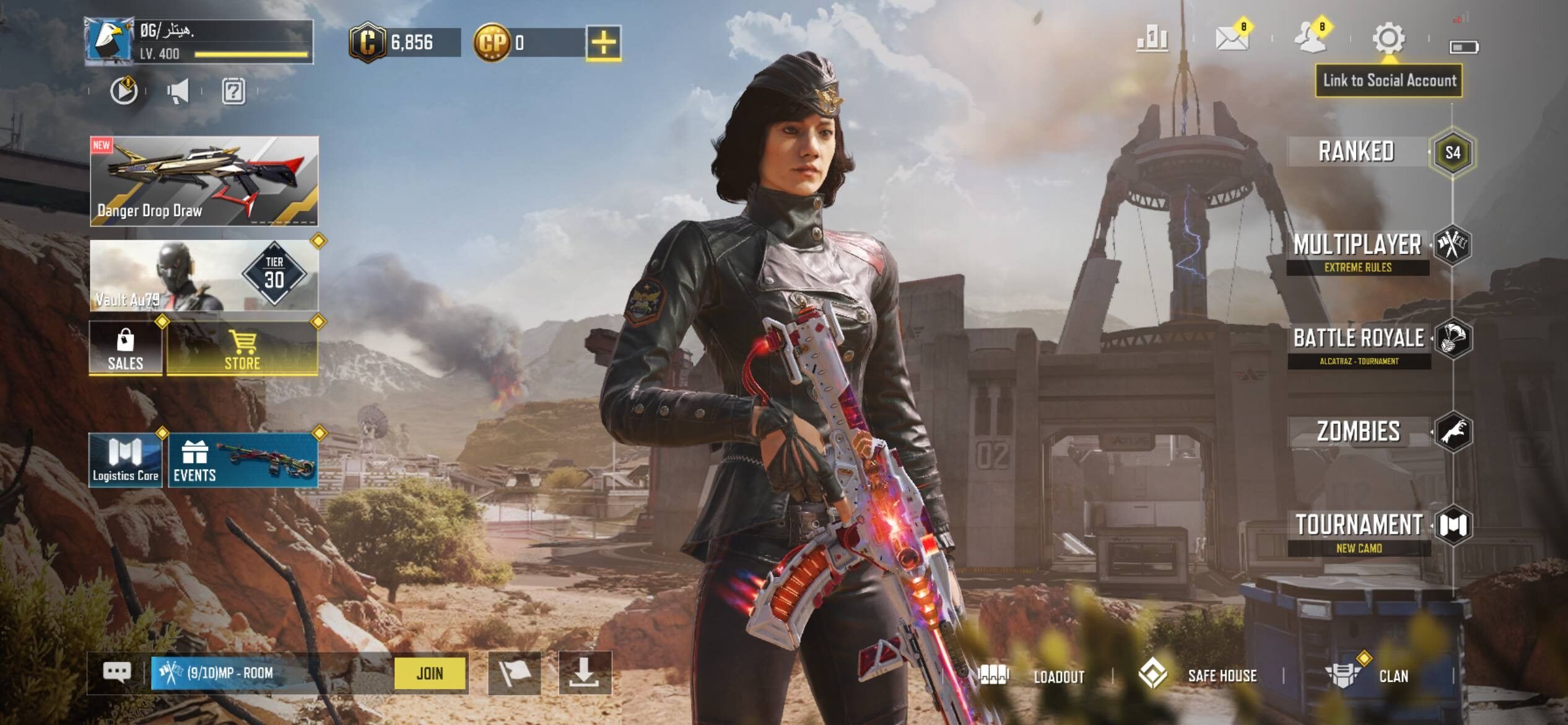
Task: Go to the Safe House
Action: [1198, 675]
